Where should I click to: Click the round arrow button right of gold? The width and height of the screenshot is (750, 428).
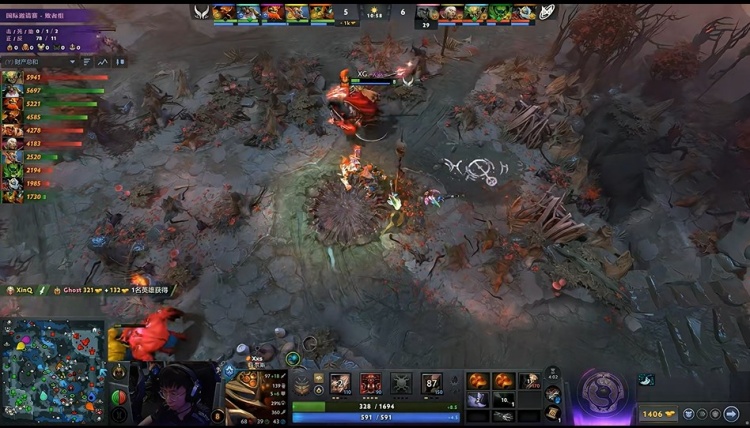point(731,413)
